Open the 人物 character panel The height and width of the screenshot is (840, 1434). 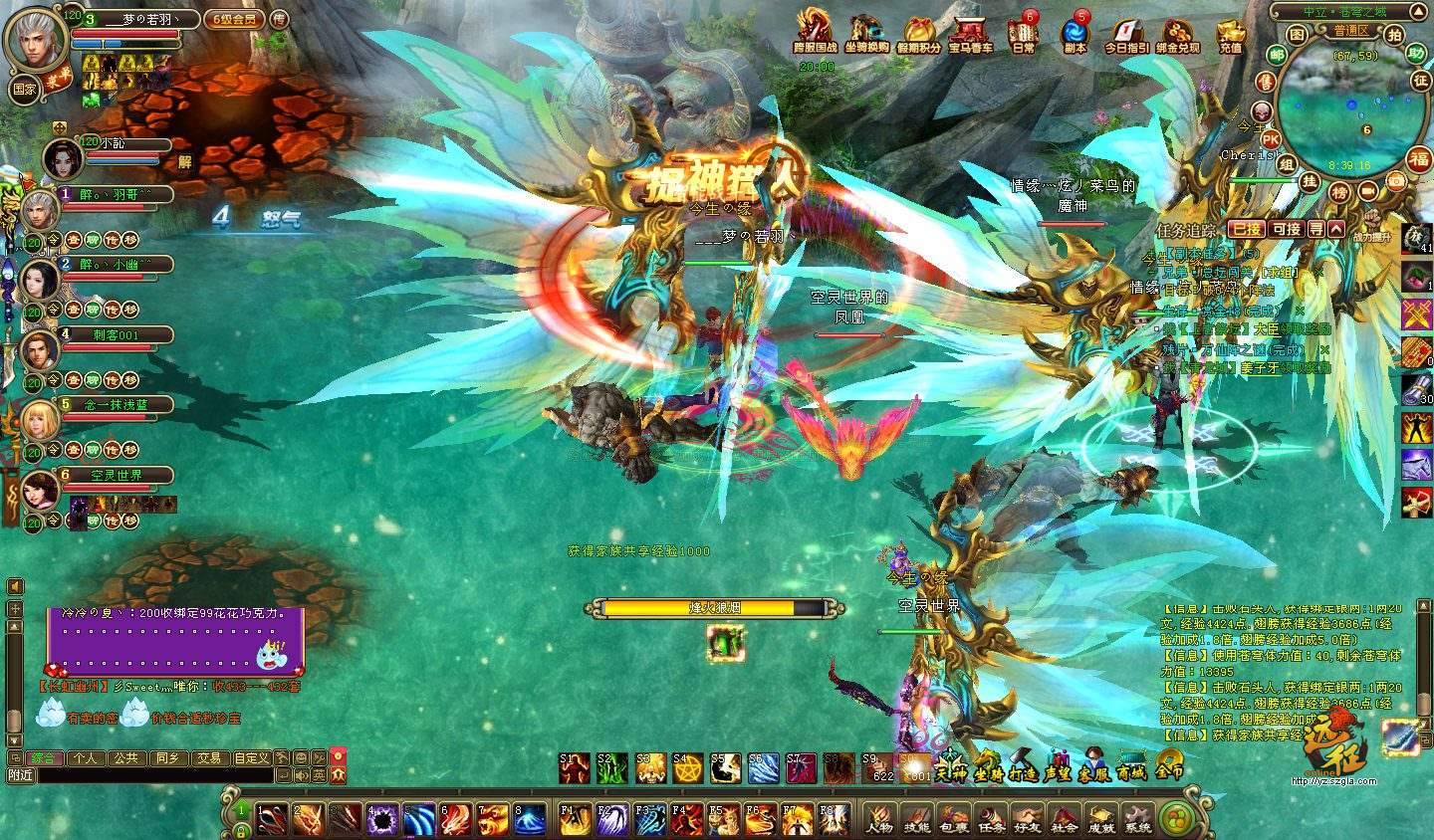point(879,816)
